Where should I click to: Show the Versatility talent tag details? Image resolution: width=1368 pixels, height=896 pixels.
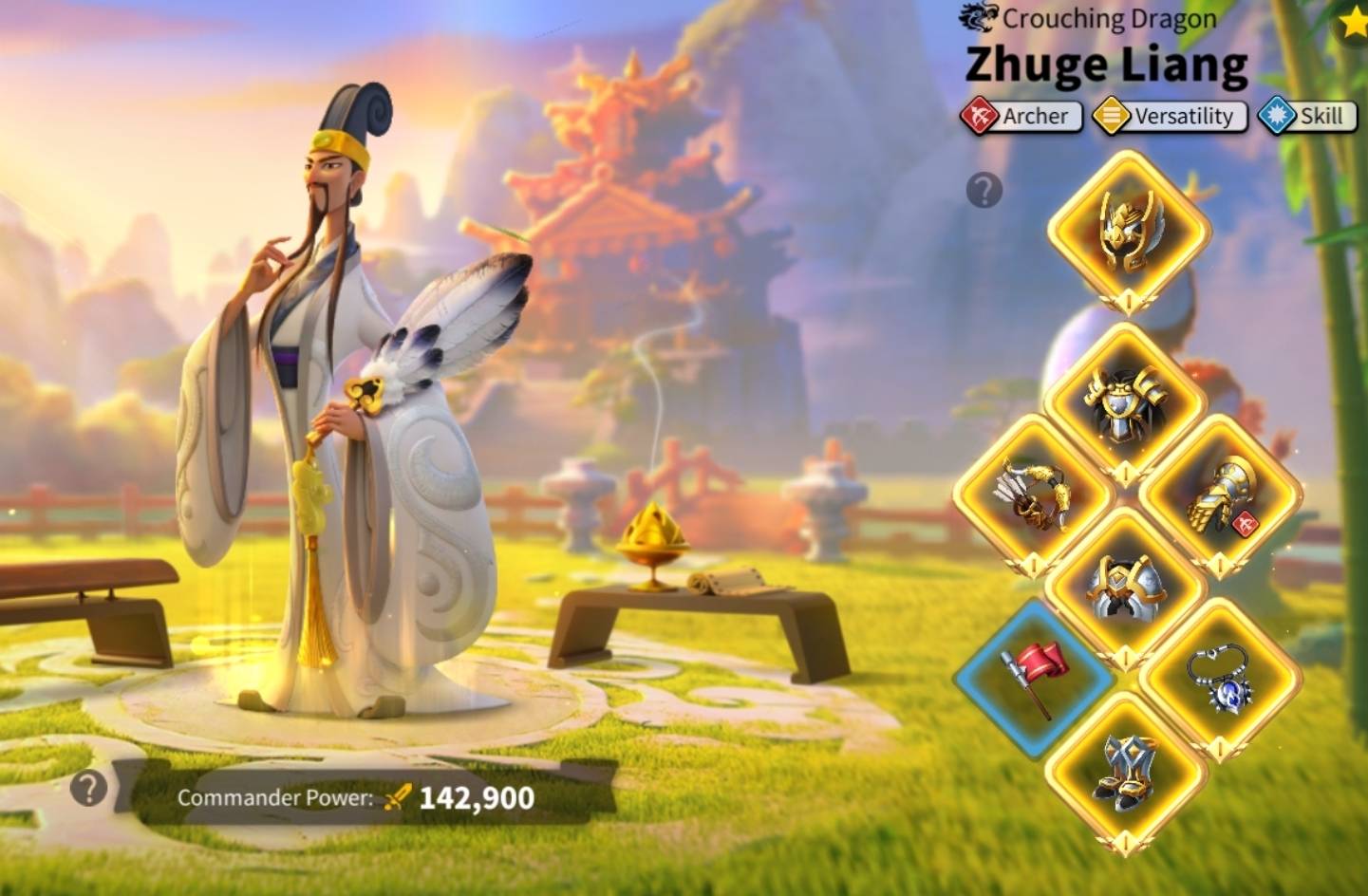pyautogui.click(x=1170, y=116)
